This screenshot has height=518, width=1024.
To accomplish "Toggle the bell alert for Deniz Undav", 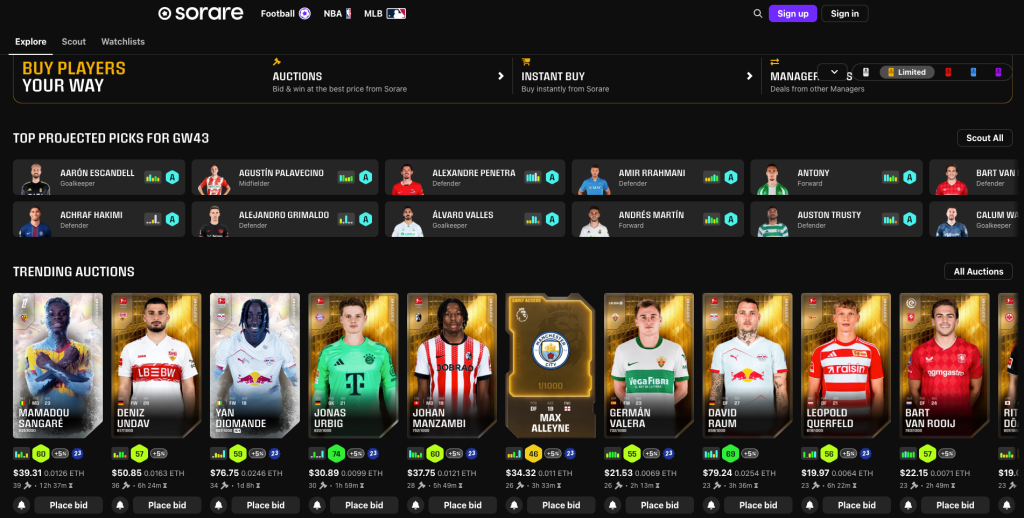I will (120, 505).
